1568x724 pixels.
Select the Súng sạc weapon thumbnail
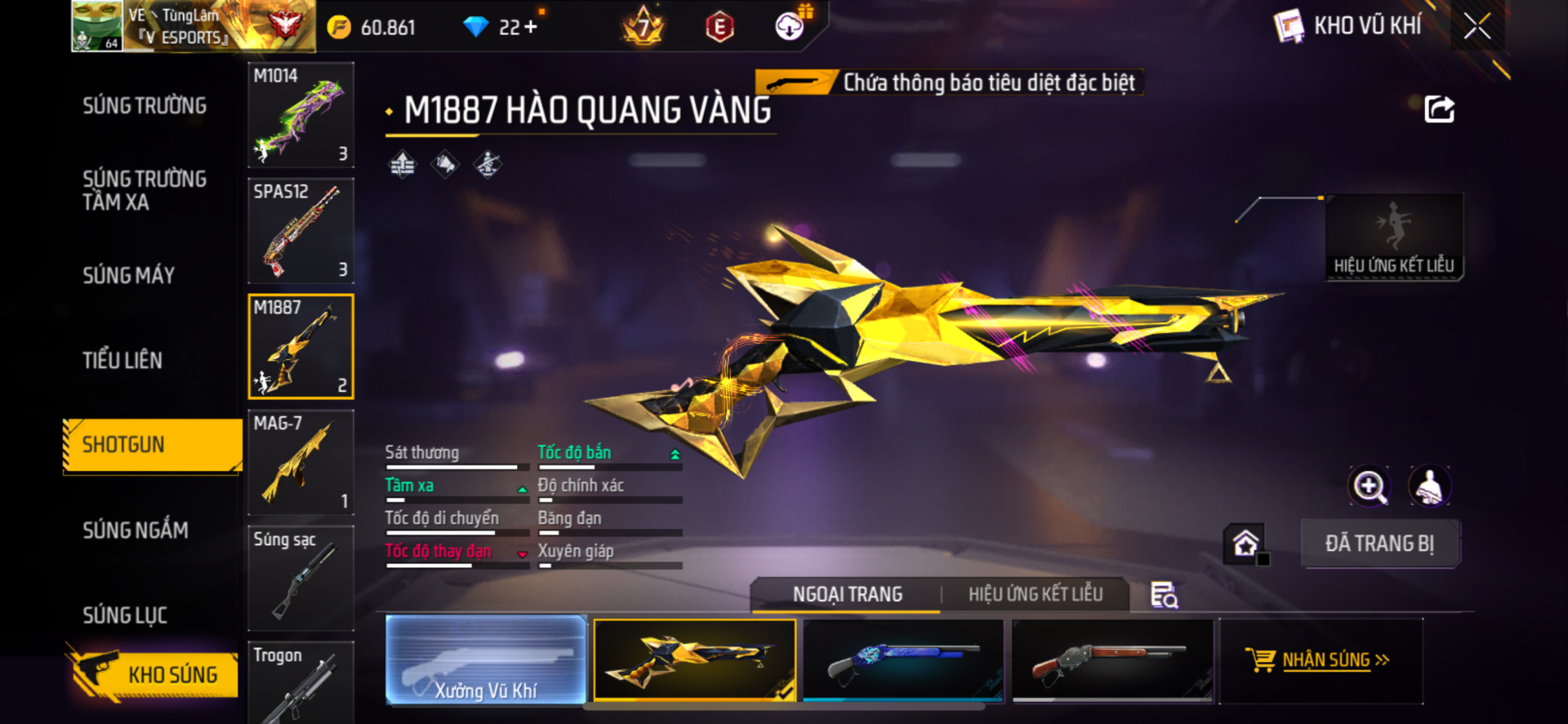[301, 578]
